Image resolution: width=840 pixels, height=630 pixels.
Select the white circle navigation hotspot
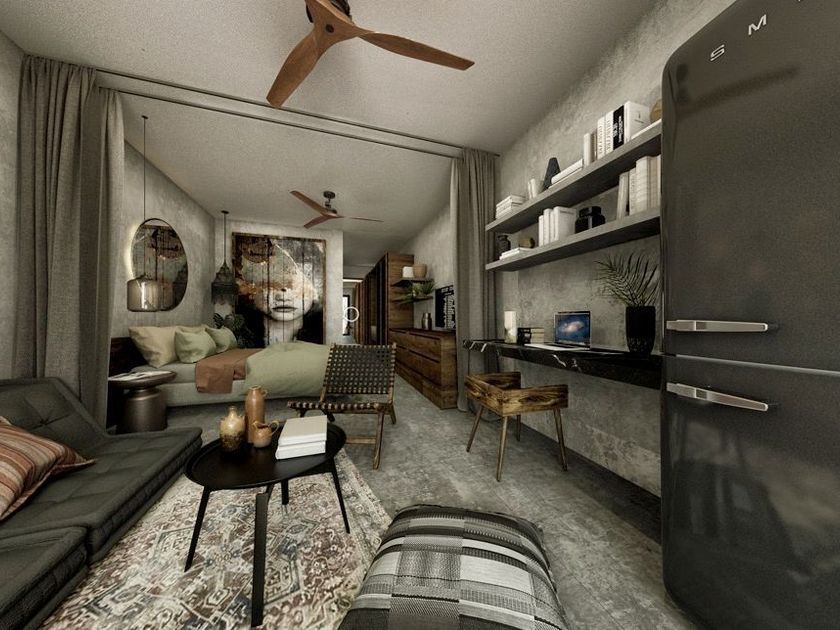(351, 314)
